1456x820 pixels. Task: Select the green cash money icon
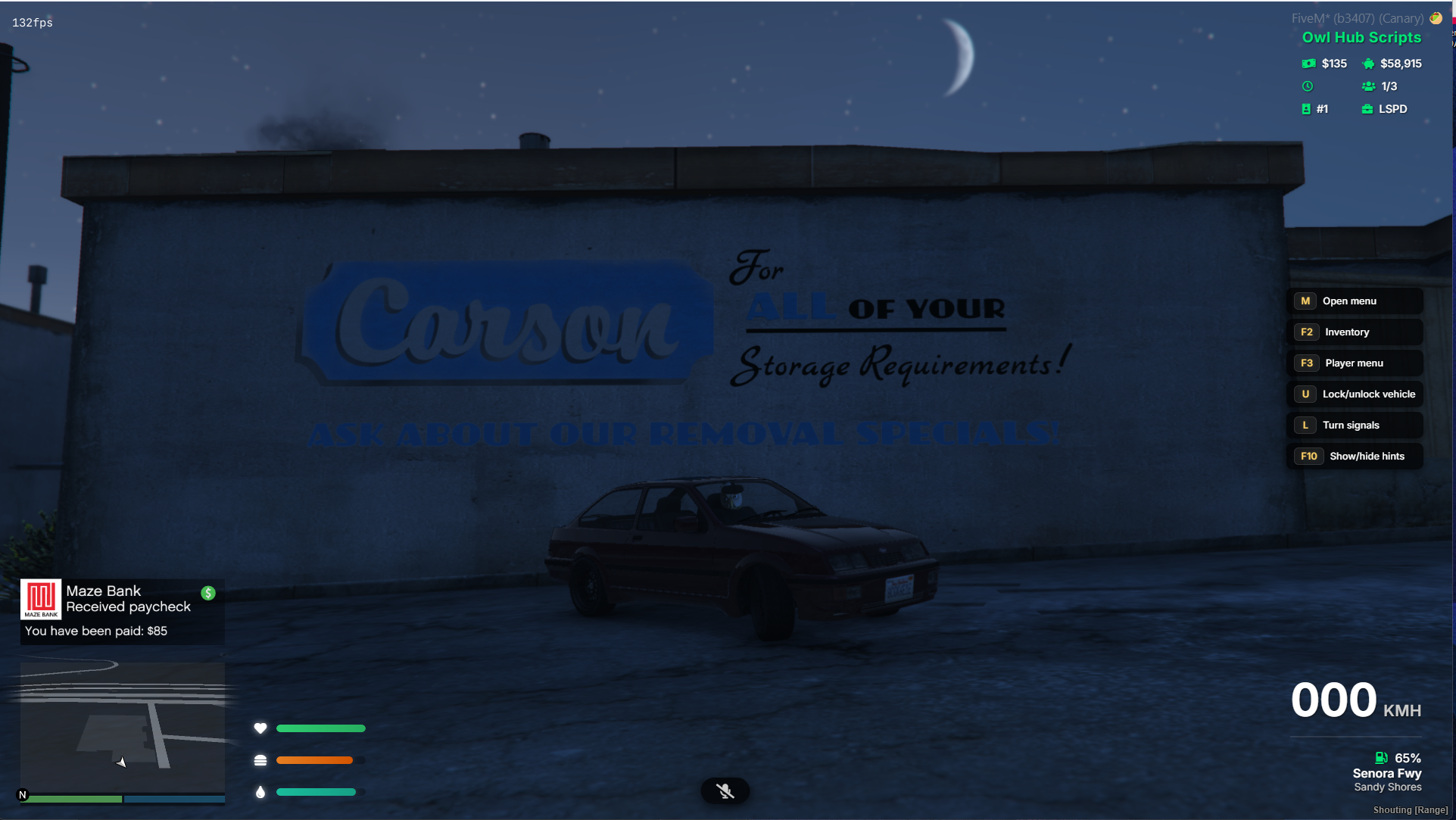pos(1308,64)
